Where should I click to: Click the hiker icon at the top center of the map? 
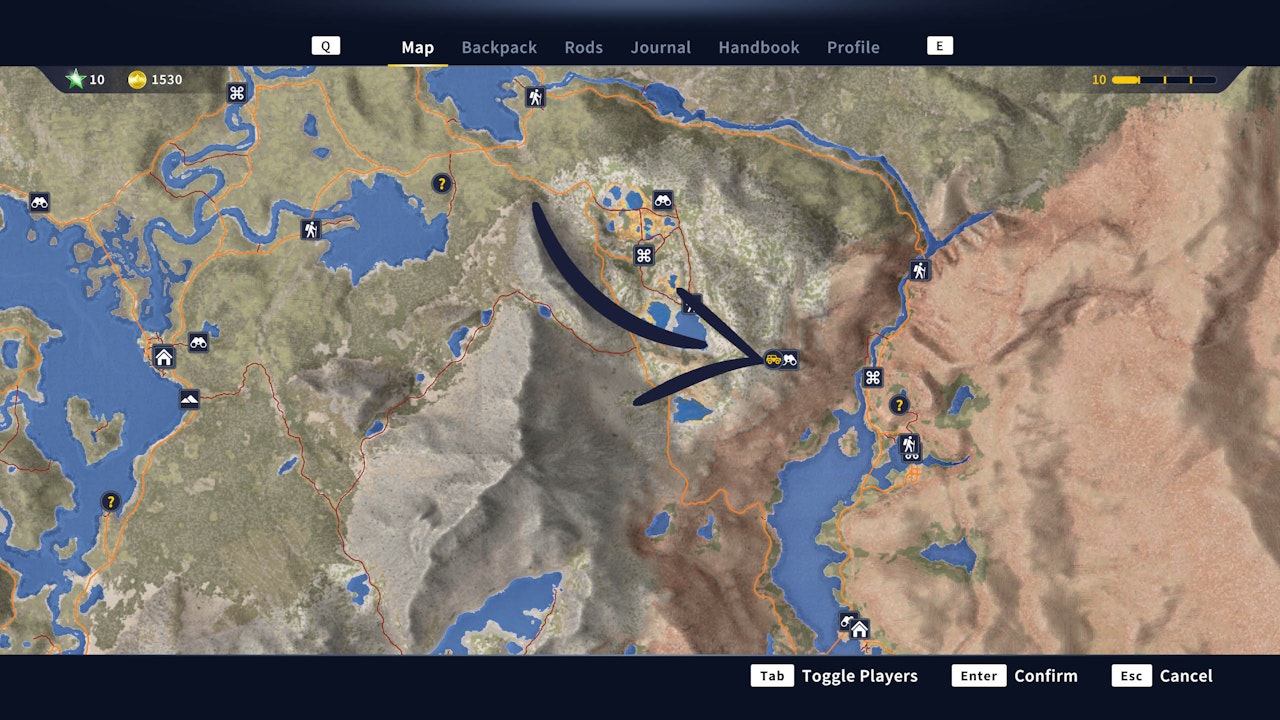click(x=537, y=98)
